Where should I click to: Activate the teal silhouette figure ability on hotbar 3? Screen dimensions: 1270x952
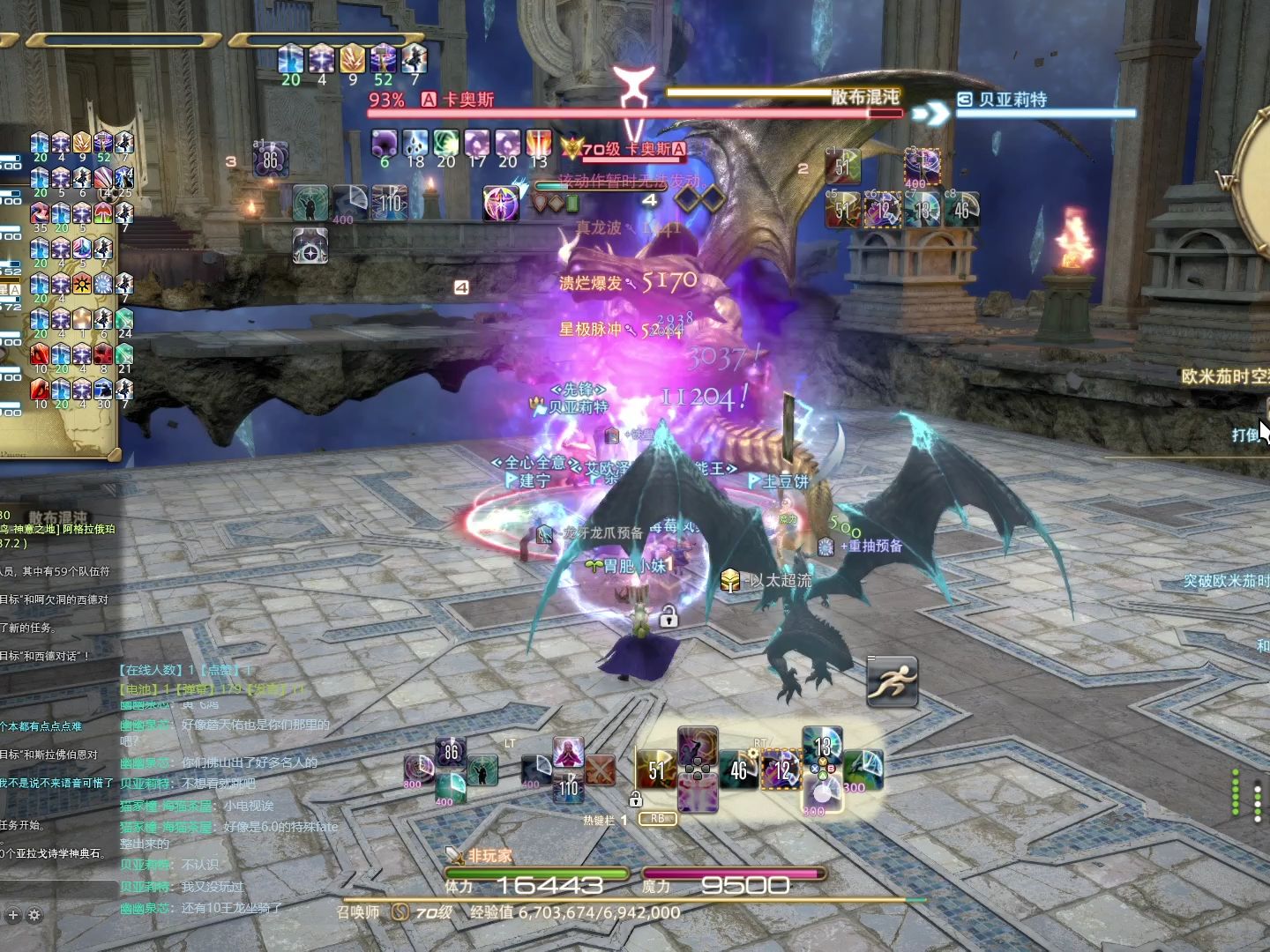pyautogui.click(x=310, y=203)
